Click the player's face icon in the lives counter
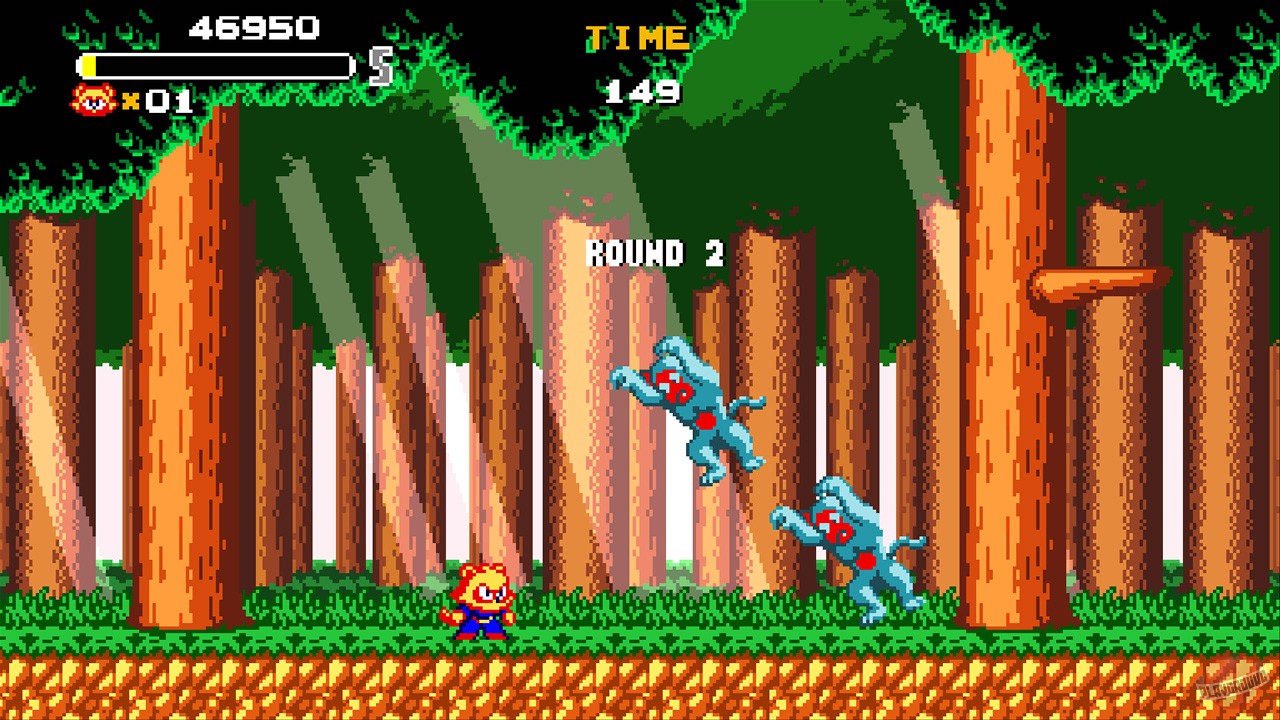Viewport: 1280px width, 720px height. coord(96,100)
